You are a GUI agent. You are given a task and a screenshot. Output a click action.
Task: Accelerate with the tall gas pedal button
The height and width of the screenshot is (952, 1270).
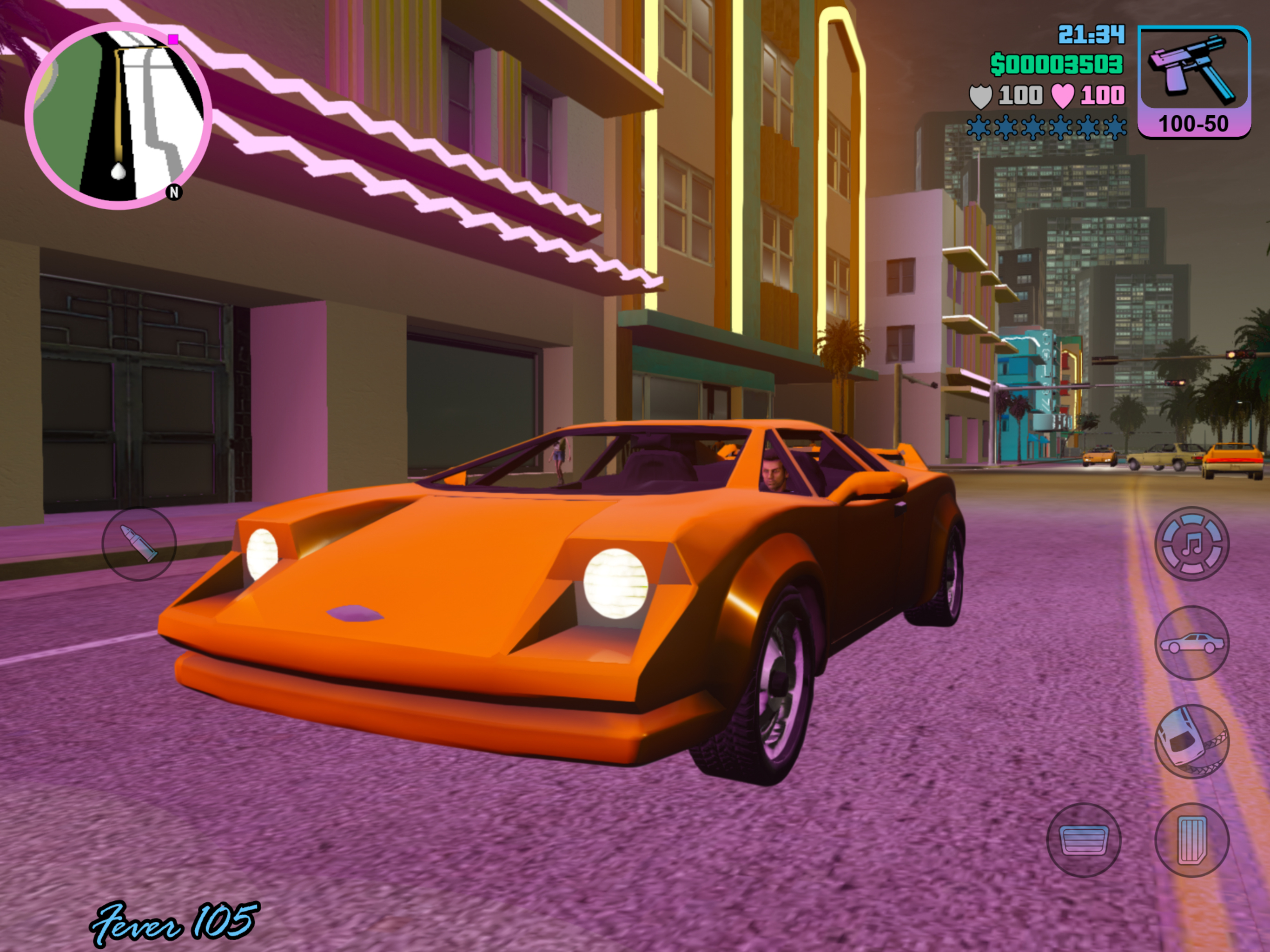[x=1192, y=840]
